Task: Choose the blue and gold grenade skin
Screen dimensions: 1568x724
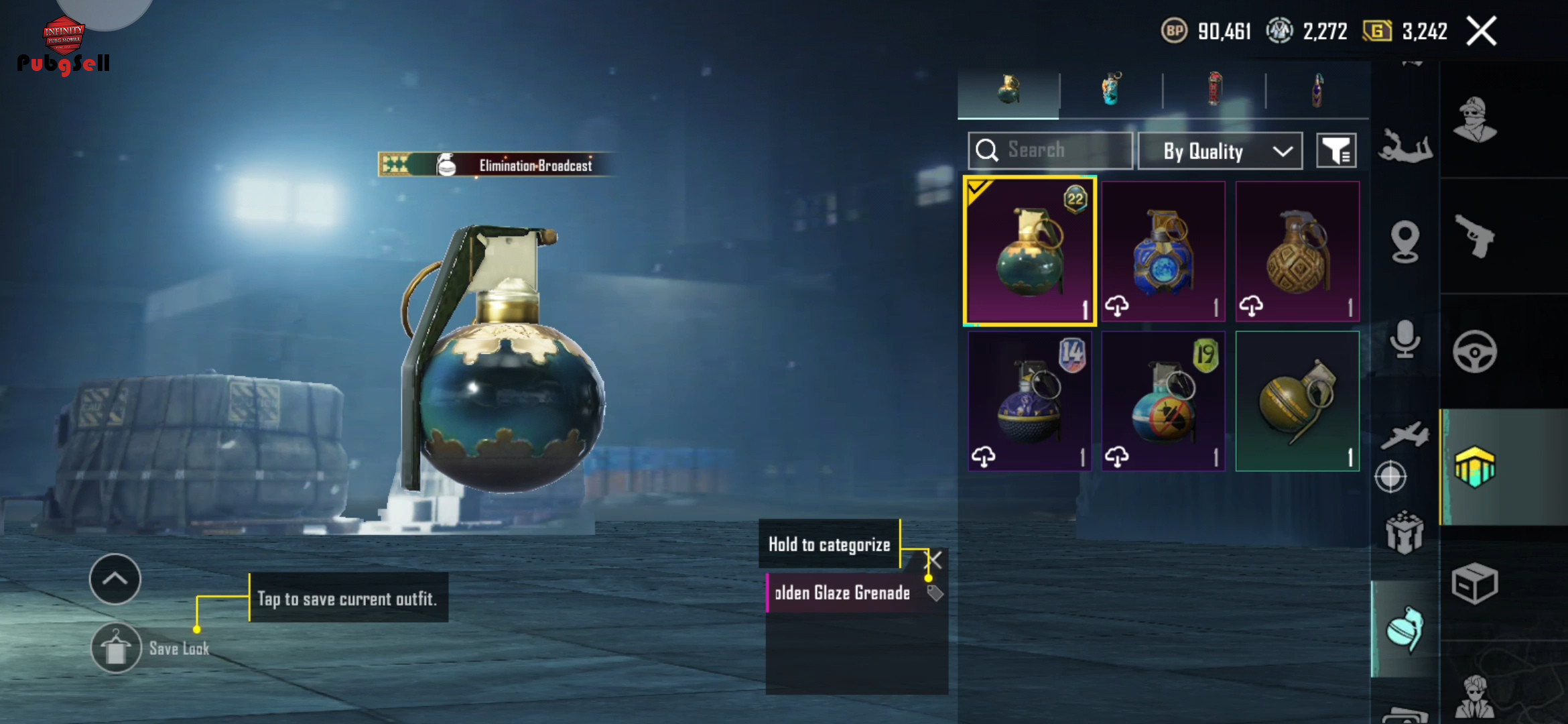Action: [x=1163, y=251]
